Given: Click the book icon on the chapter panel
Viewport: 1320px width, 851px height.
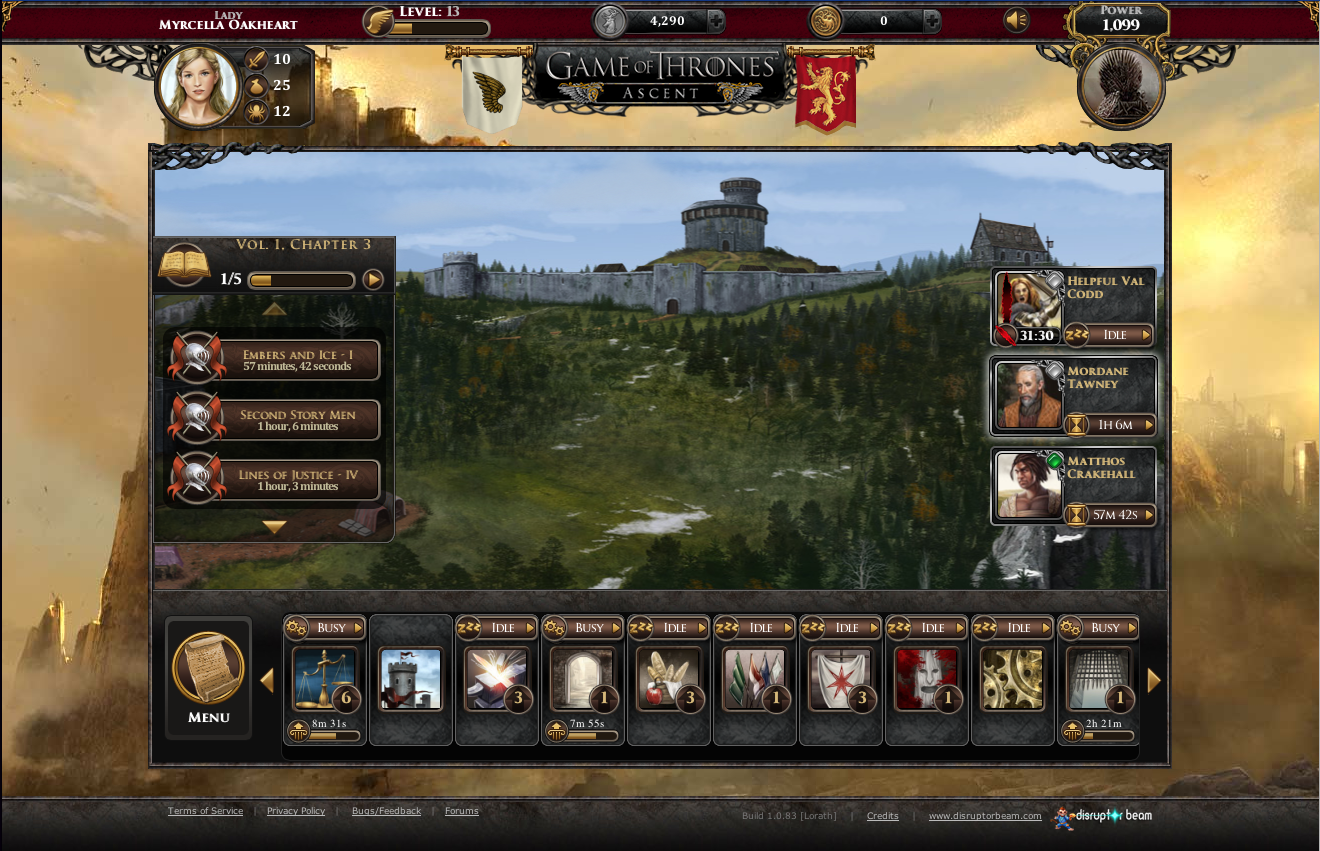Looking at the screenshot, I should coord(184,262).
